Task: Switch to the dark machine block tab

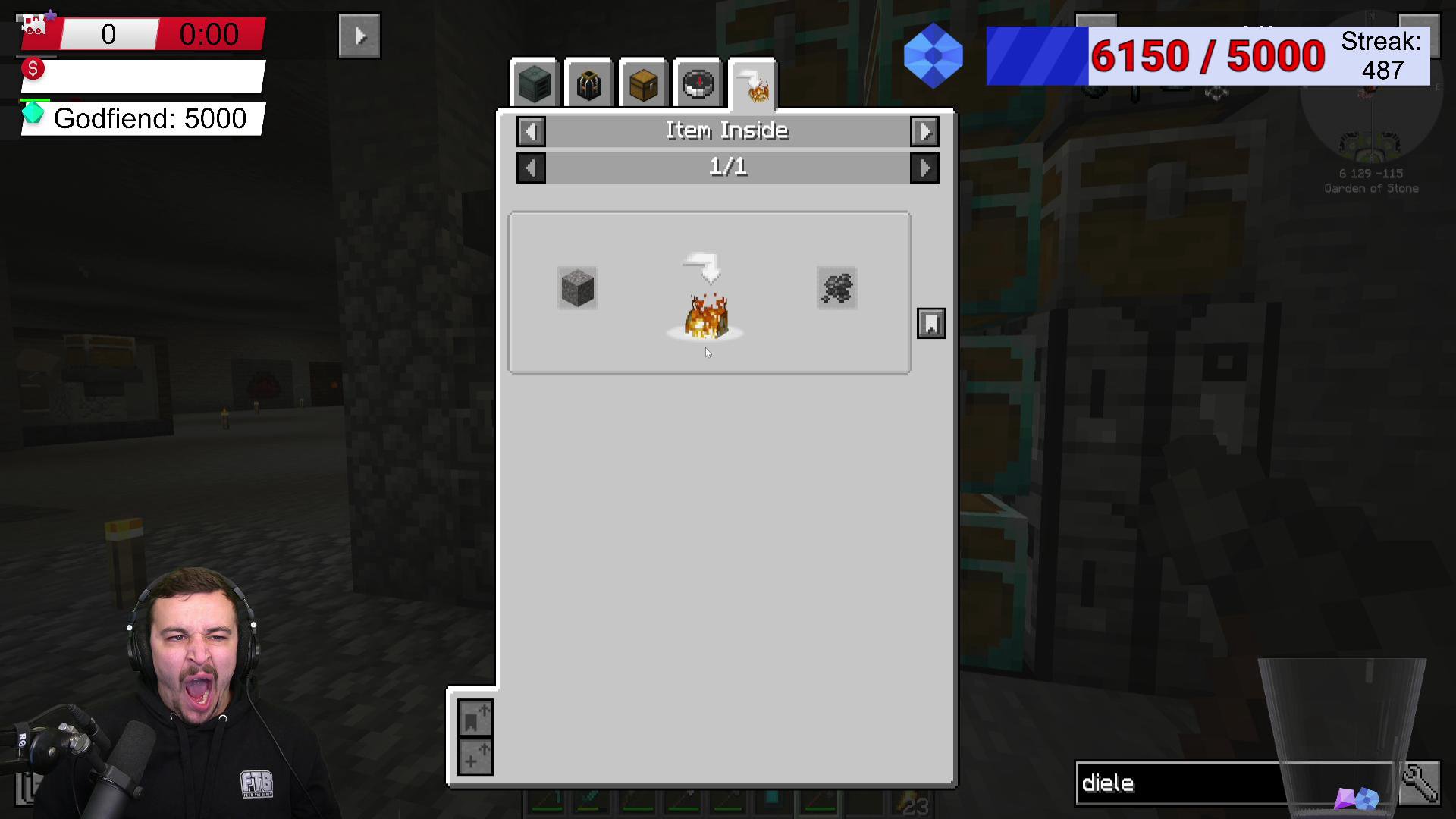Action: point(534,84)
